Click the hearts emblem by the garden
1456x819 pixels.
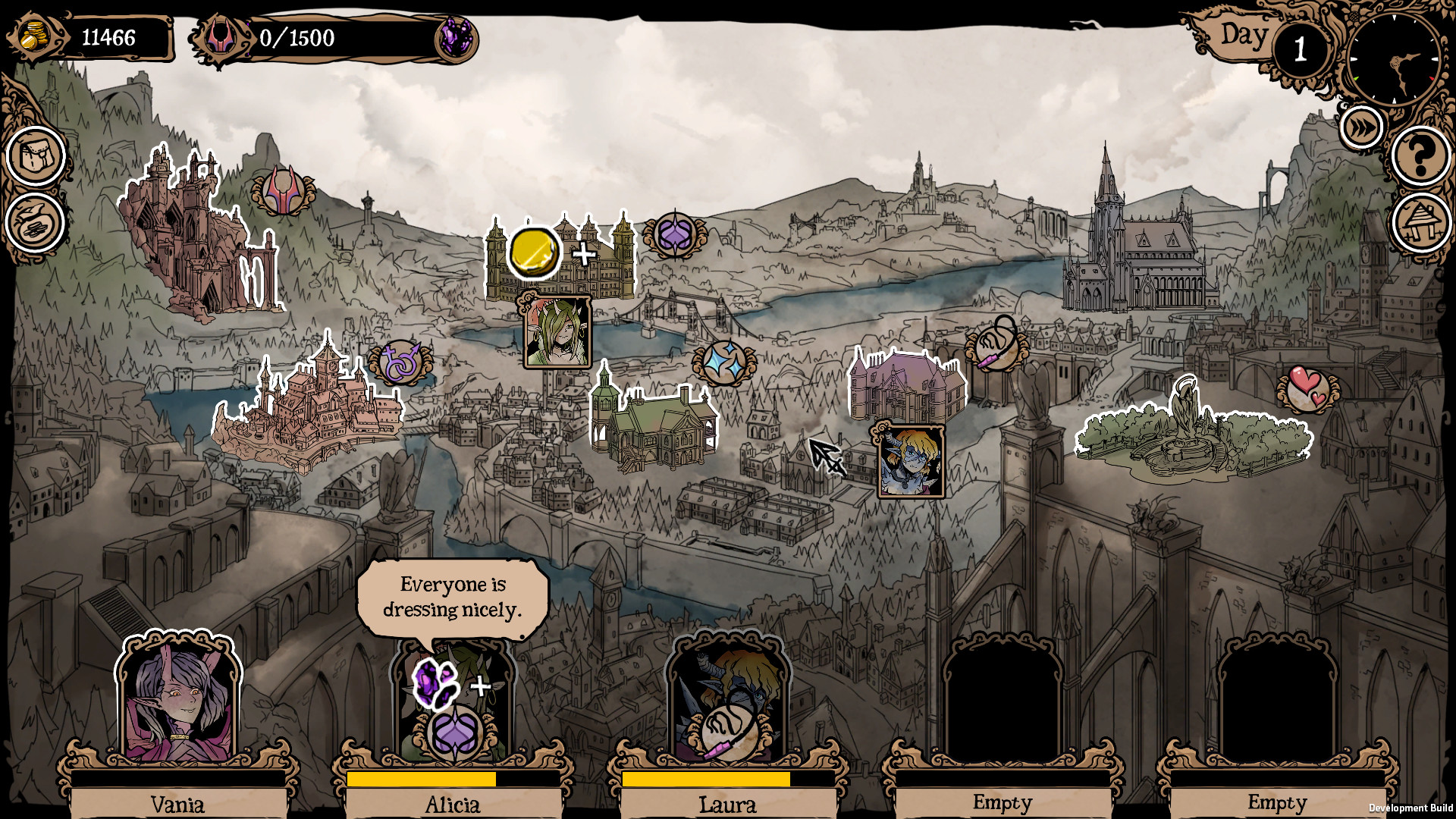(x=1308, y=388)
